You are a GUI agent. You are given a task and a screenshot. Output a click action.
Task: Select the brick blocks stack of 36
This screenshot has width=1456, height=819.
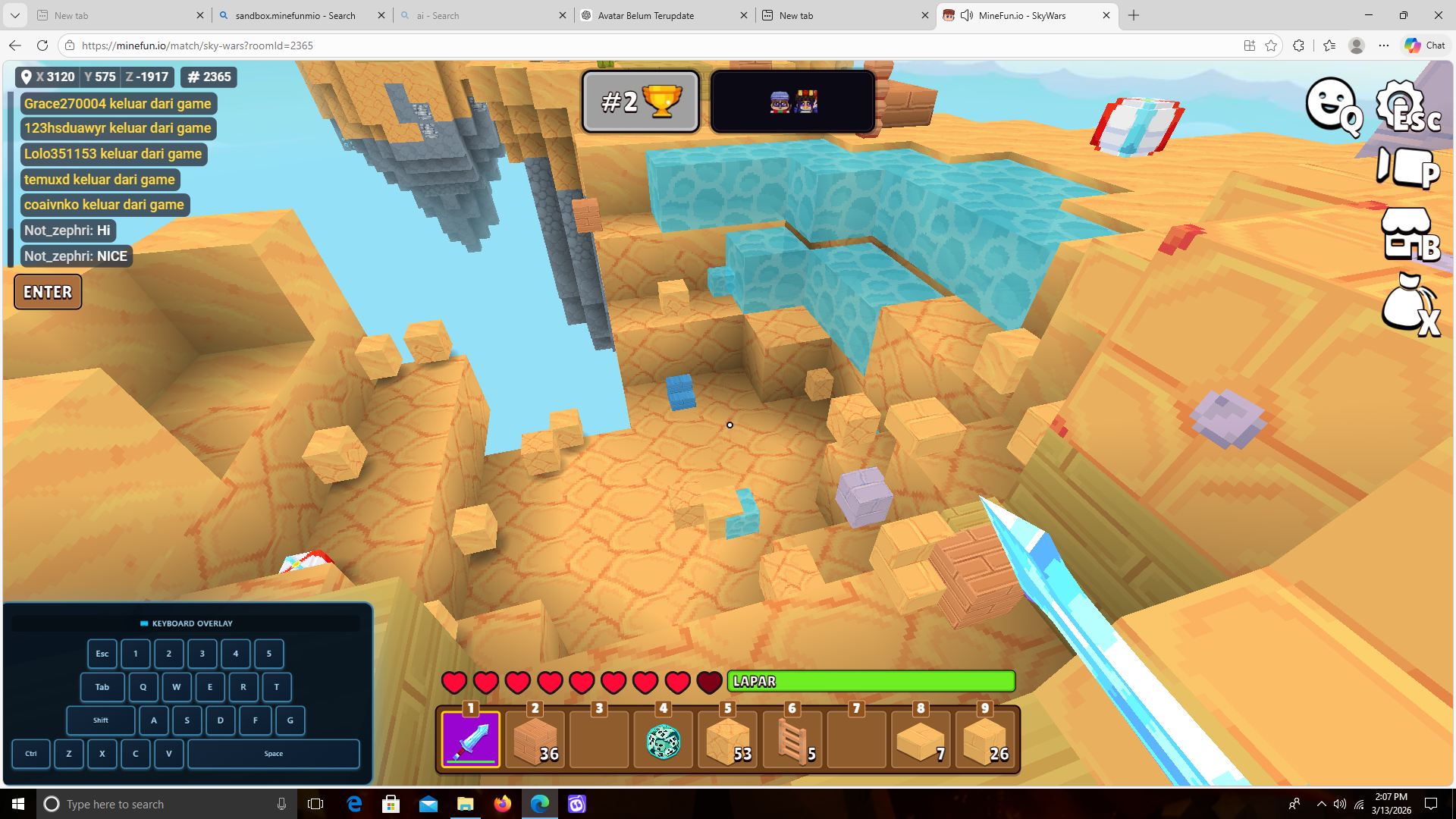point(535,739)
